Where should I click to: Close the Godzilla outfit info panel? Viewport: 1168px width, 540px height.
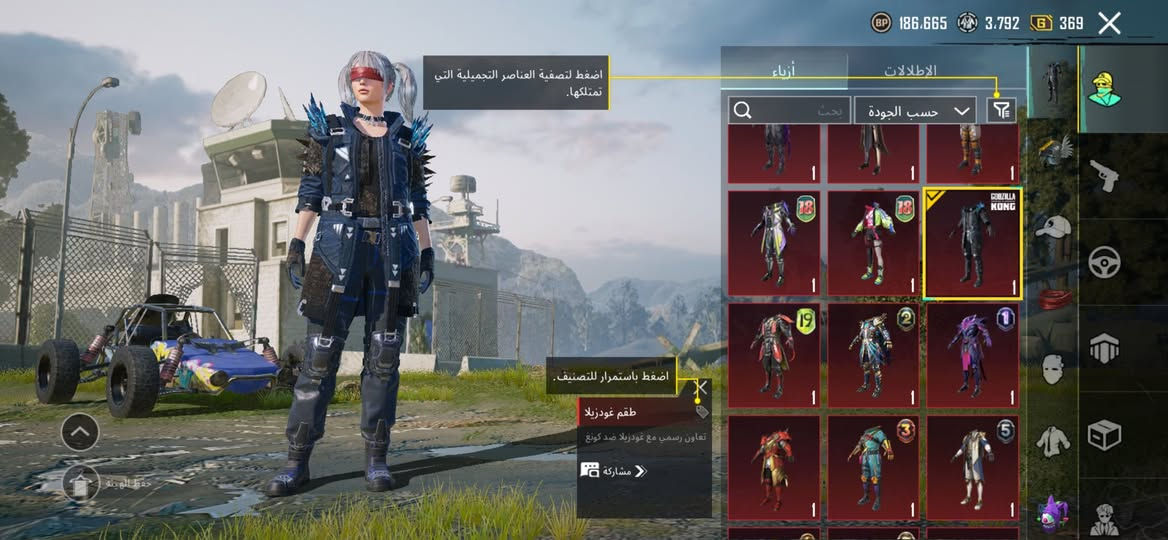pos(702,388)
